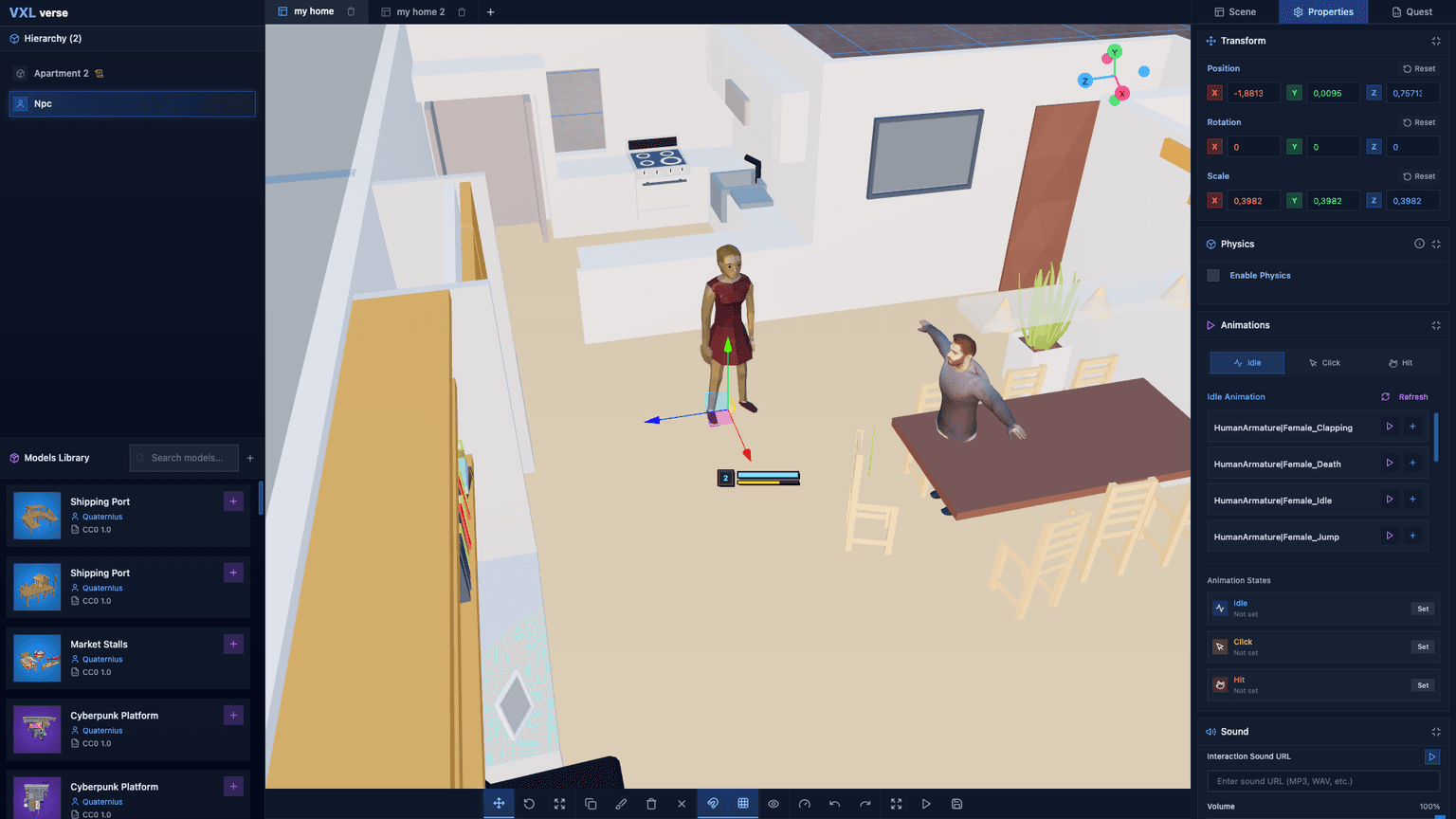Activate the play button in bottom toolbar

tap(926, 804)
